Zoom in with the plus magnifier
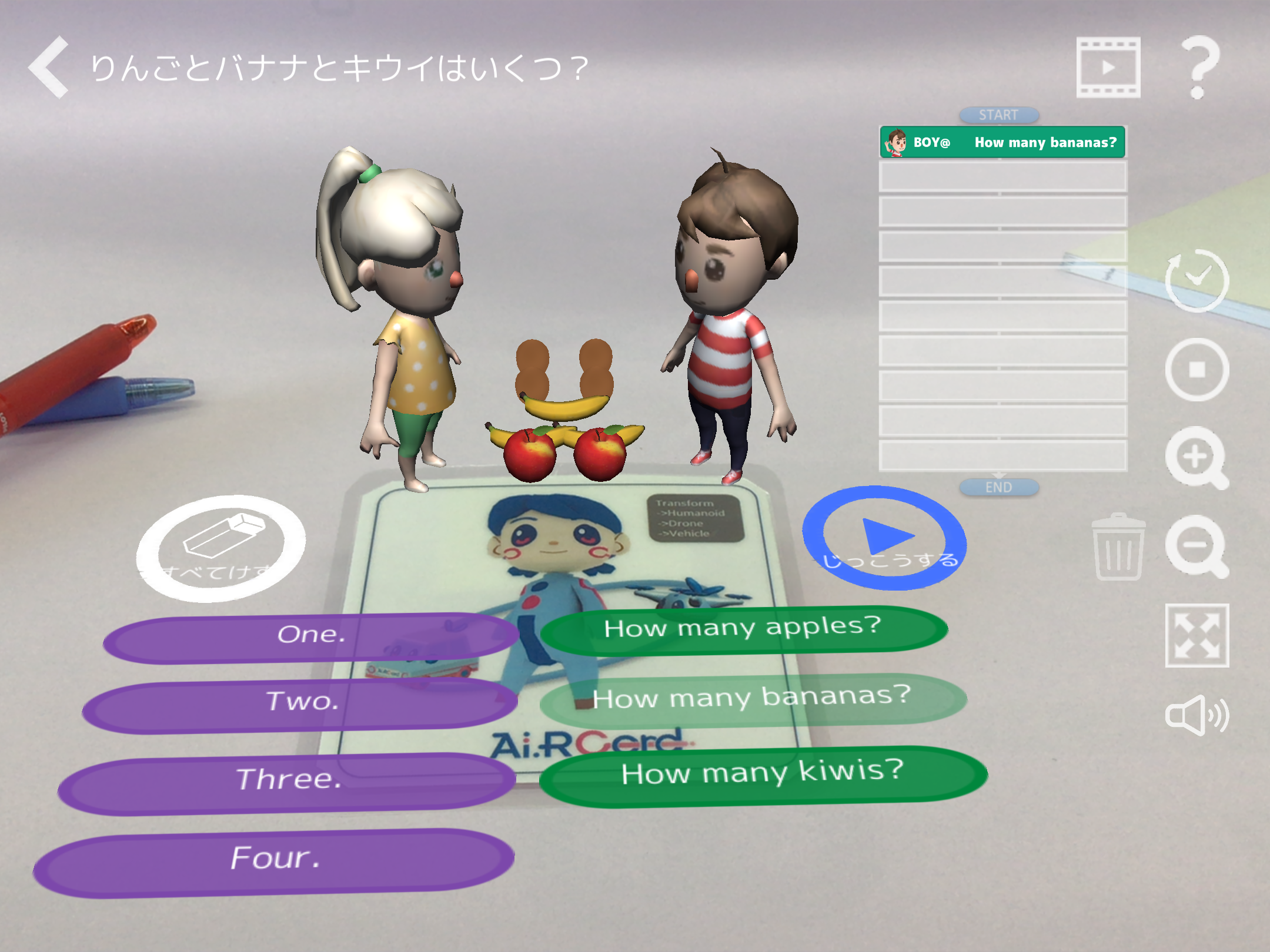 coord(1195,457)
